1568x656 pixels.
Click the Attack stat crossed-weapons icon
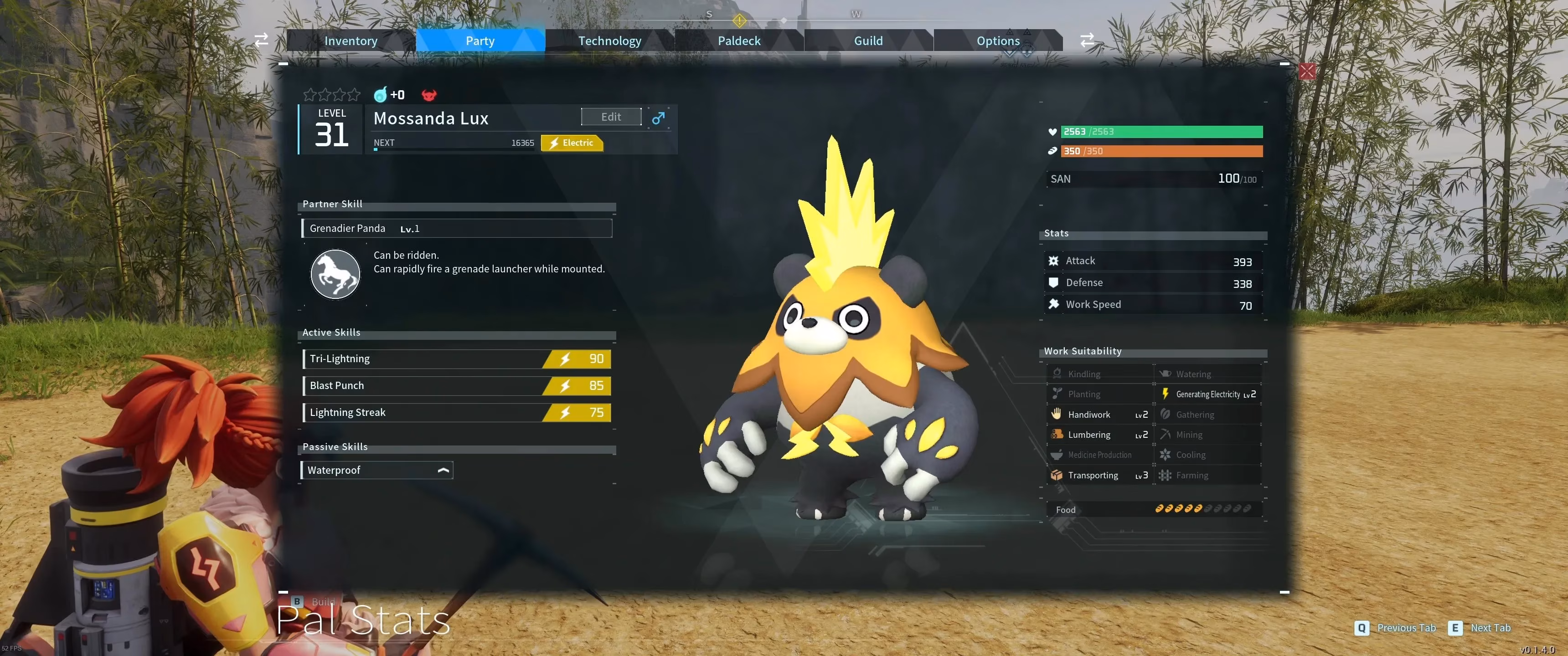point(1054,261)
